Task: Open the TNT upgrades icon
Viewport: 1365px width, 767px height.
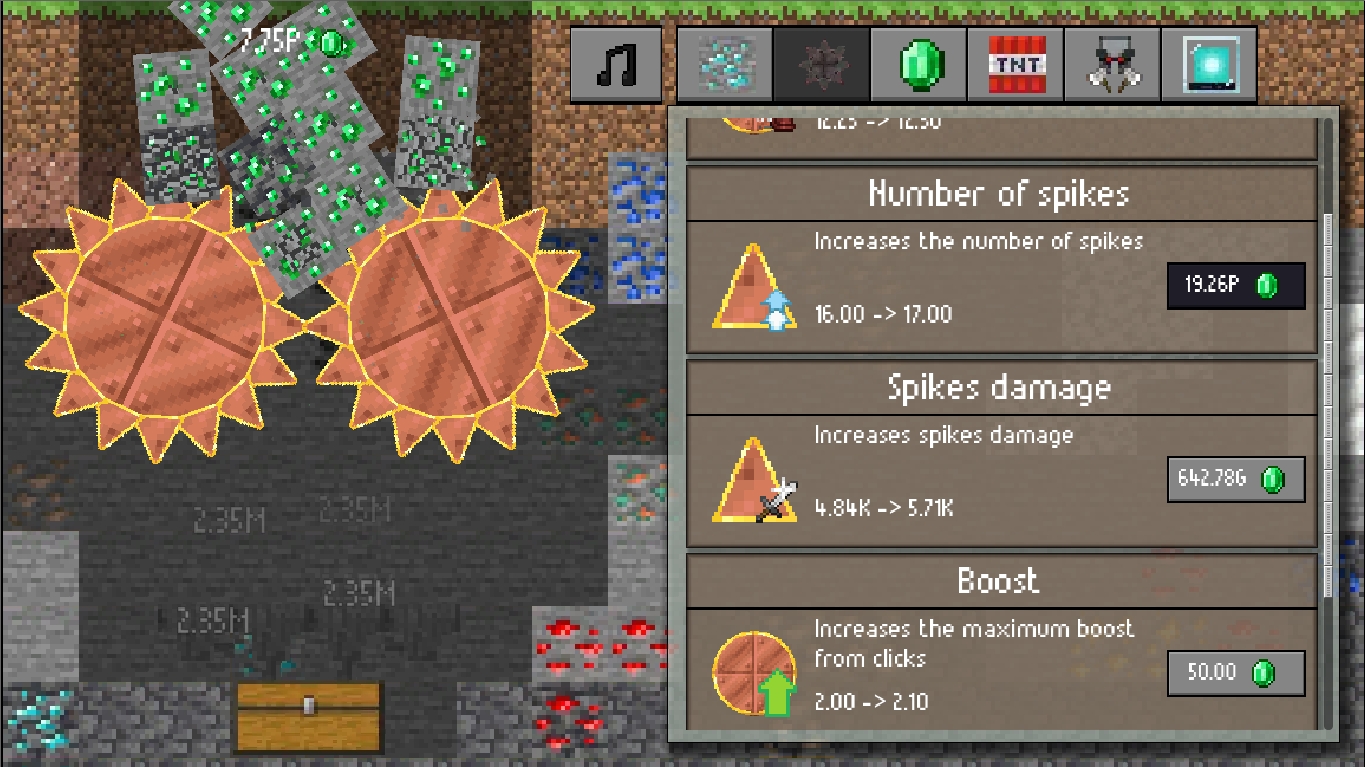Action: [1015, 64]
